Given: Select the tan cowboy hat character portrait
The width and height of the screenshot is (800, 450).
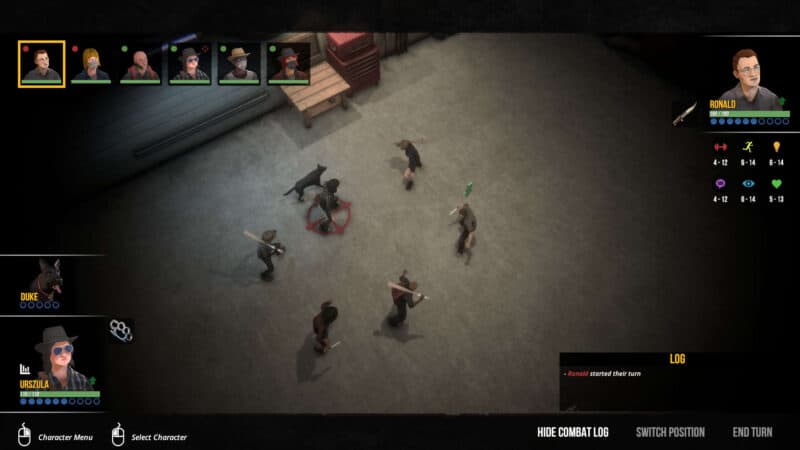Looking at the screenshot, I should 239,63.
